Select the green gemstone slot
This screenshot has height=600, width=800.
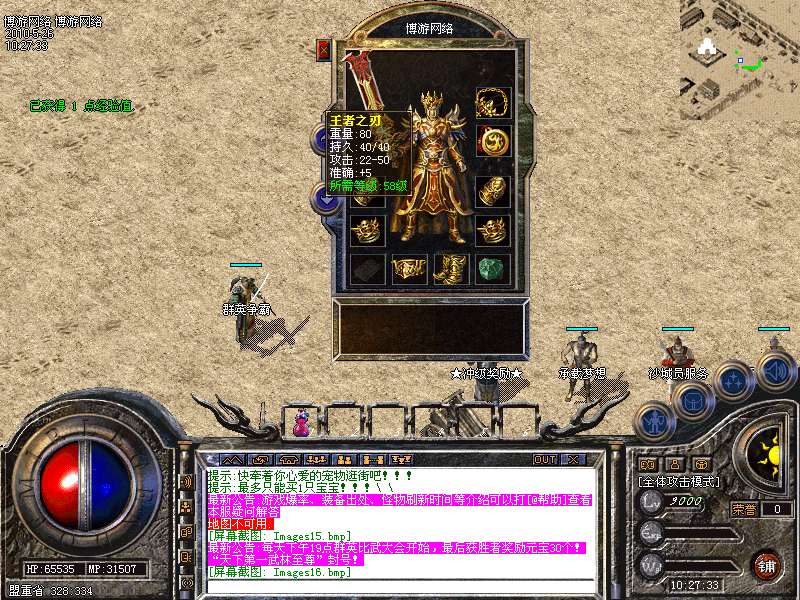(492, 268)
